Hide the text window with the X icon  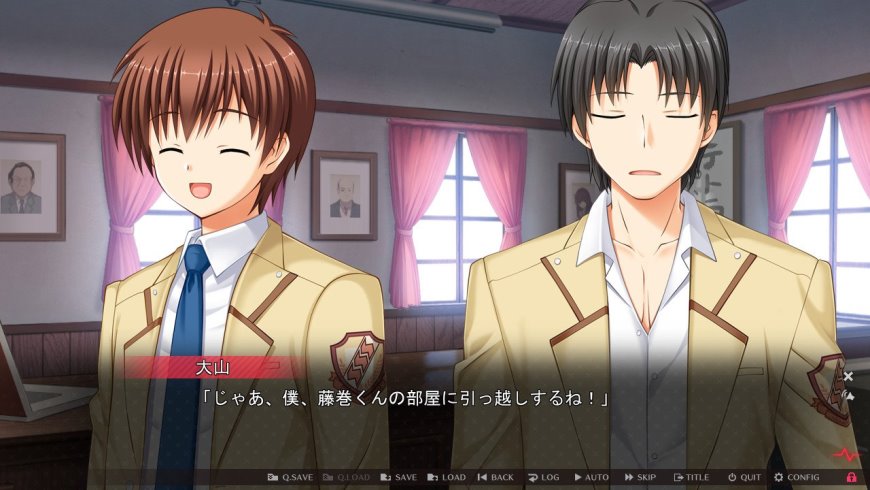pyautogui.click(x=848, y=376)
